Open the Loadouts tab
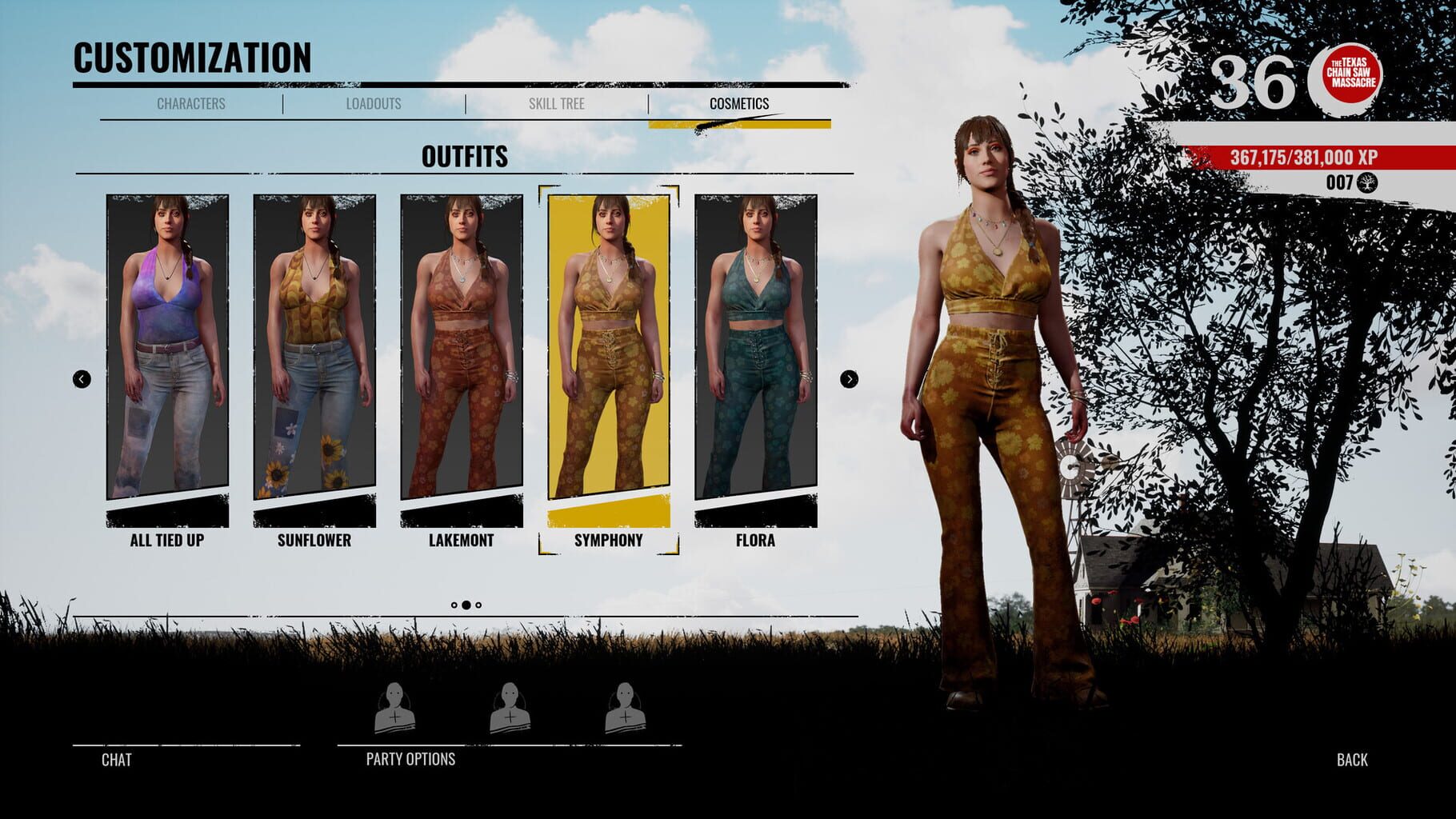1456x819 pixels. point(374,103)
